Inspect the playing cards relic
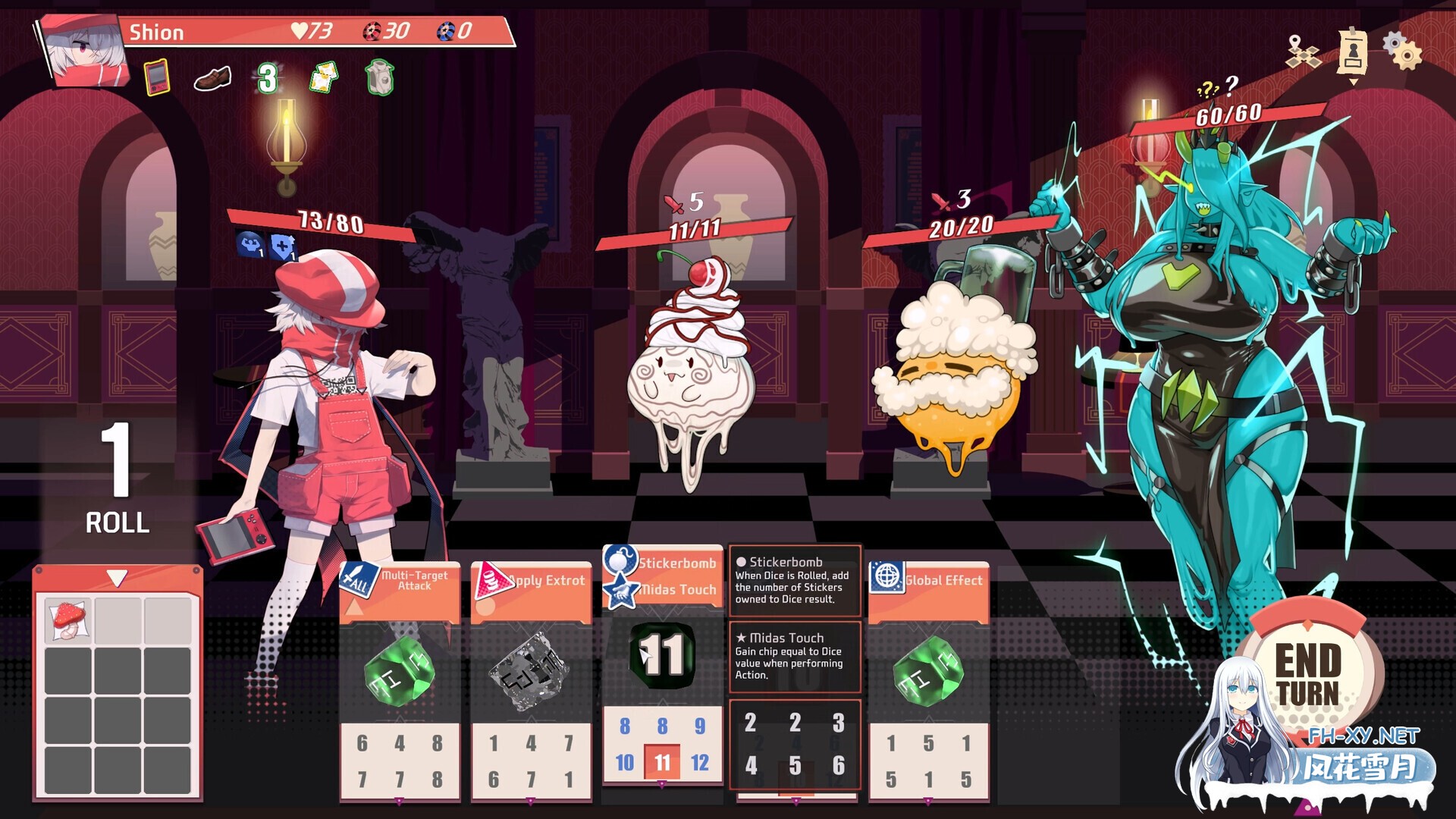 point(325,77)
